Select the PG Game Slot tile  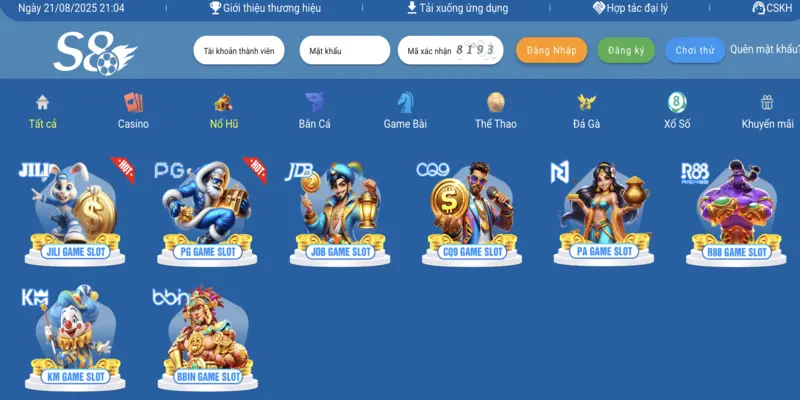click(207, 212)
